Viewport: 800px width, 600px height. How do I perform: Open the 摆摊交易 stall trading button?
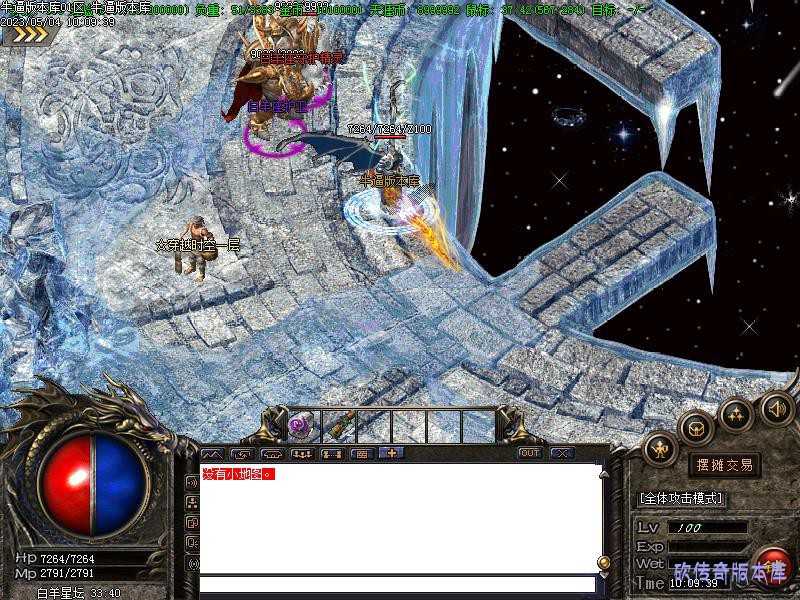click(723, 465)
